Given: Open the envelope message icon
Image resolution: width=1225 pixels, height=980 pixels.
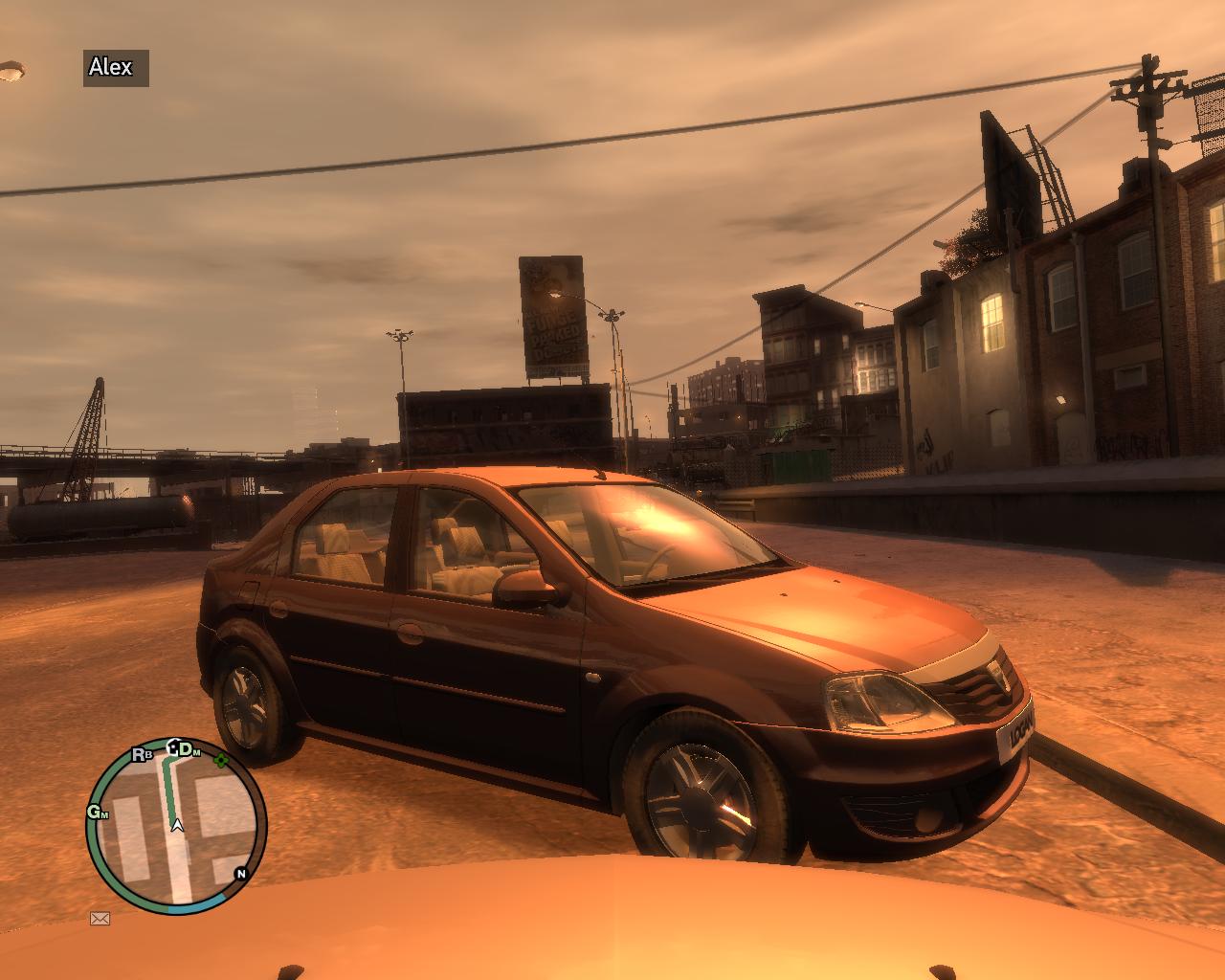Looking at the screenshot, I should click(100, 919).
